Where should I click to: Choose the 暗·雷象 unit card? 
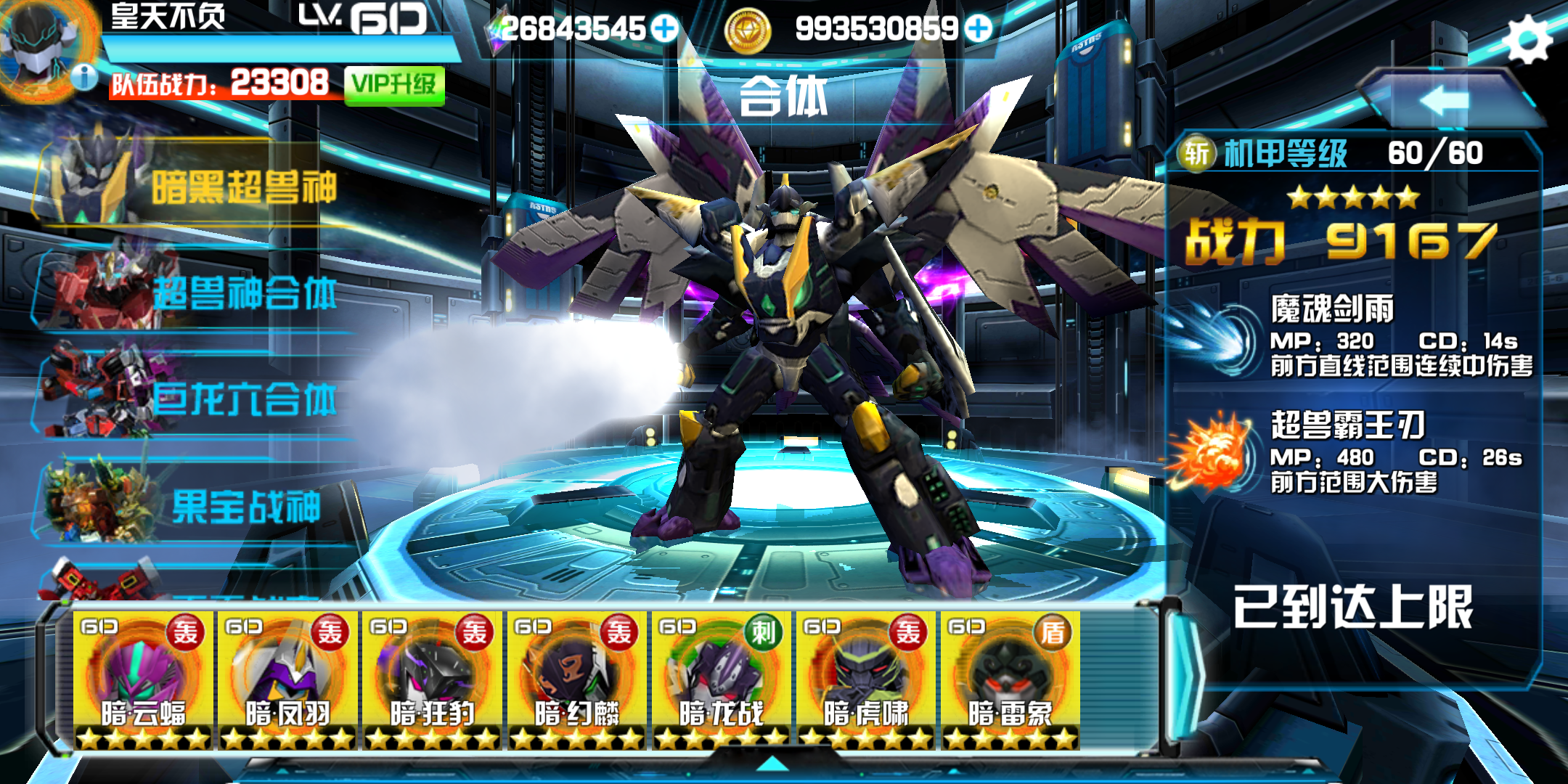click(x=1010, y=679)
